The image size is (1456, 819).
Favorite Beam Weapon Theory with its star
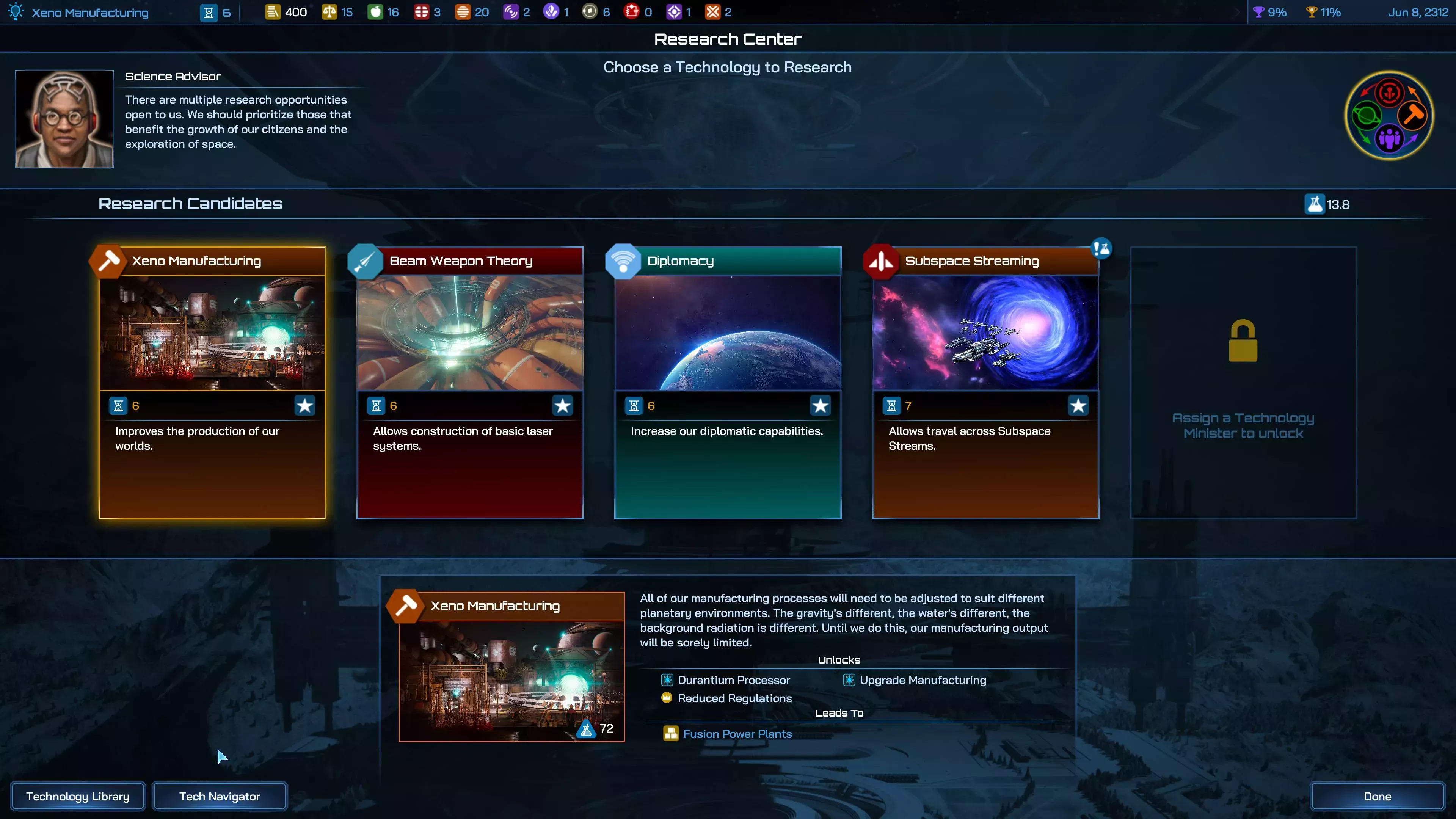(x=562, y=405)
